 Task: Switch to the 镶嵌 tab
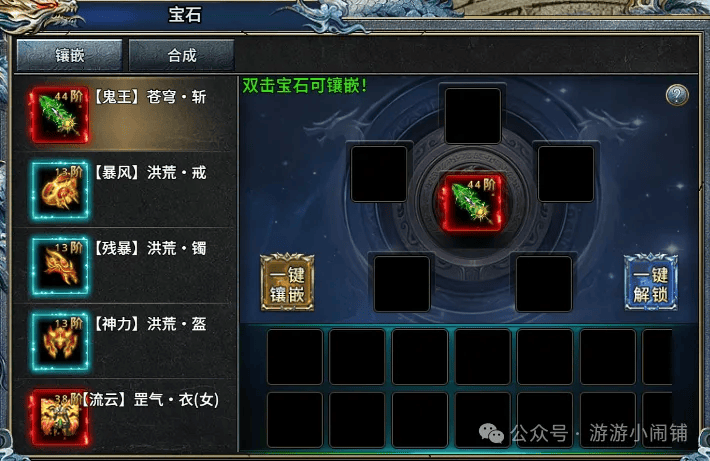[69, 55]
